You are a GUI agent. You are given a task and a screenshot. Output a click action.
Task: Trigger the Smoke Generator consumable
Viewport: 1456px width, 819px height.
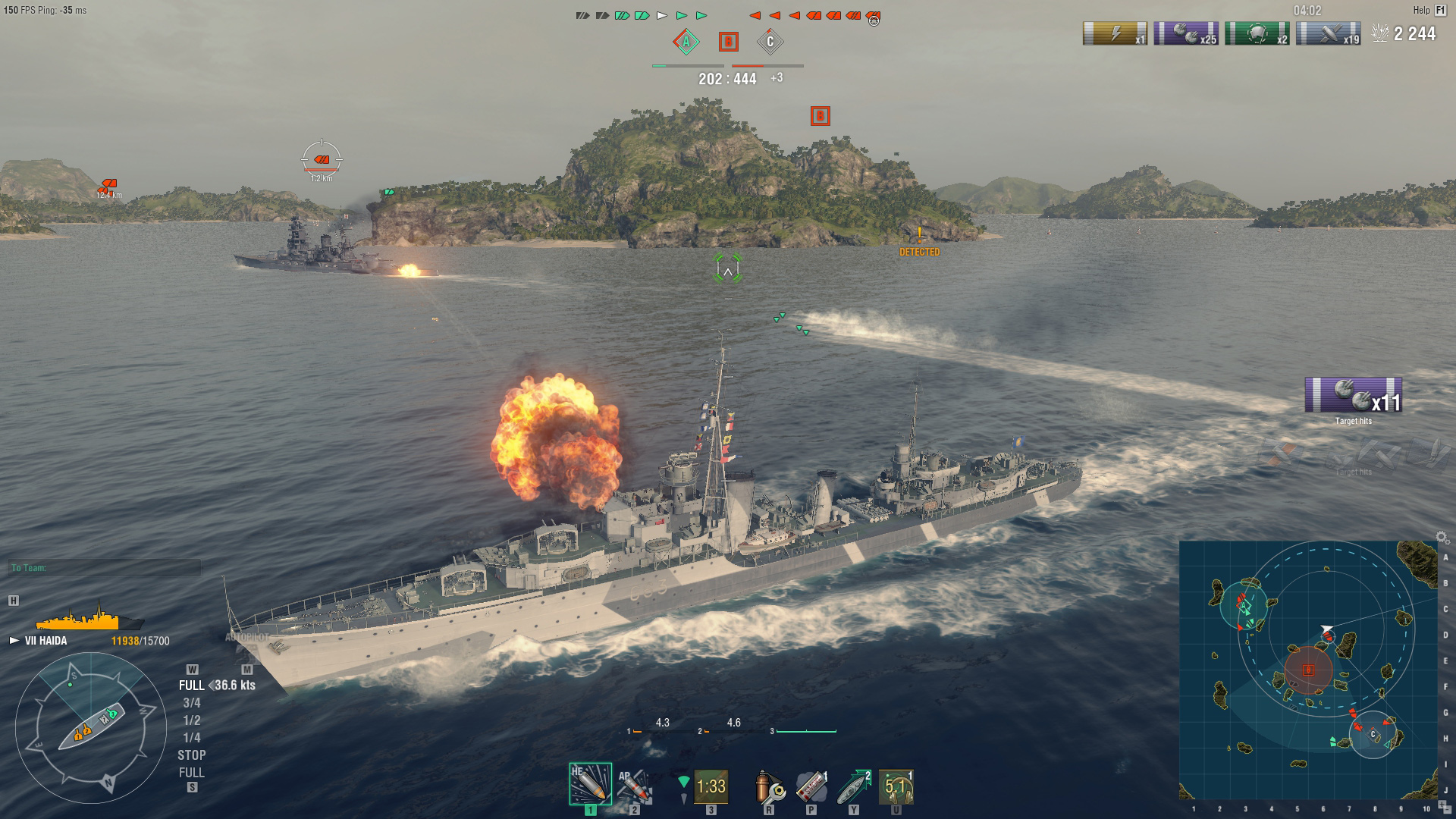pos(811,786)
